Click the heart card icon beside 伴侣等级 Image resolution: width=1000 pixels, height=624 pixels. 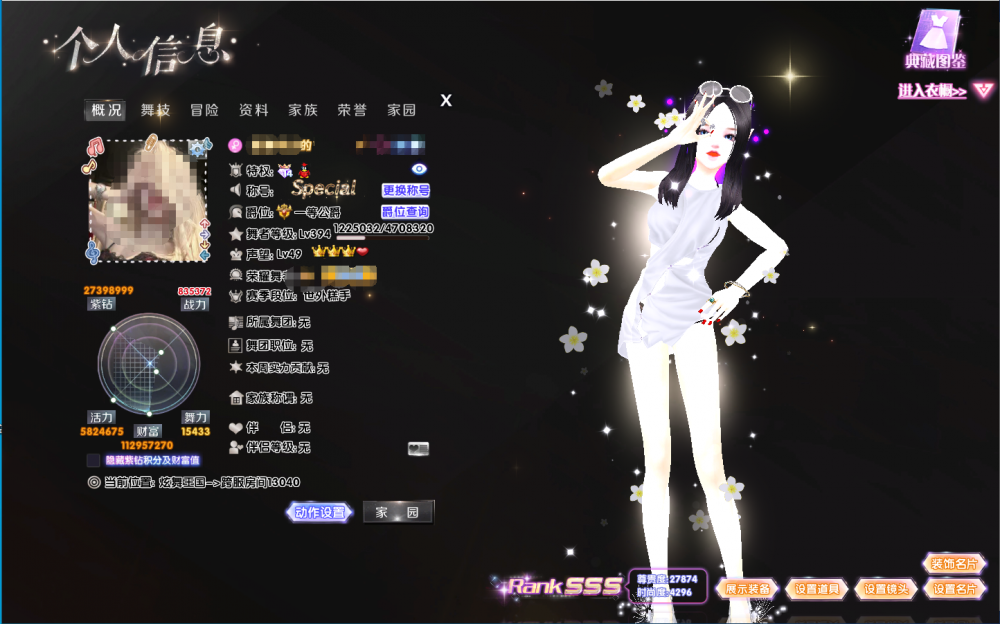tap(418, 449)
